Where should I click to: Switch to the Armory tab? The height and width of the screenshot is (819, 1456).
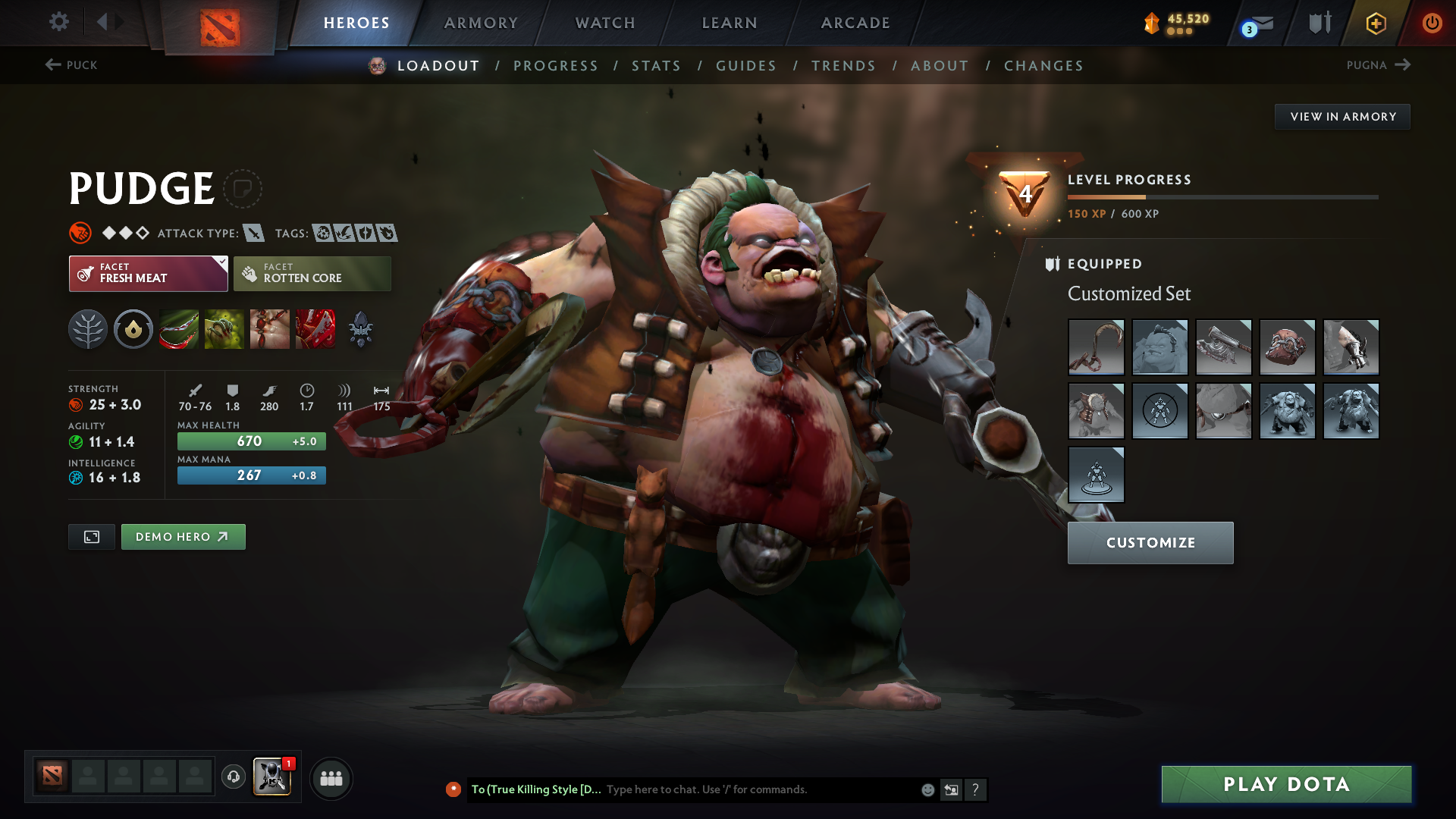pos(481,23)
